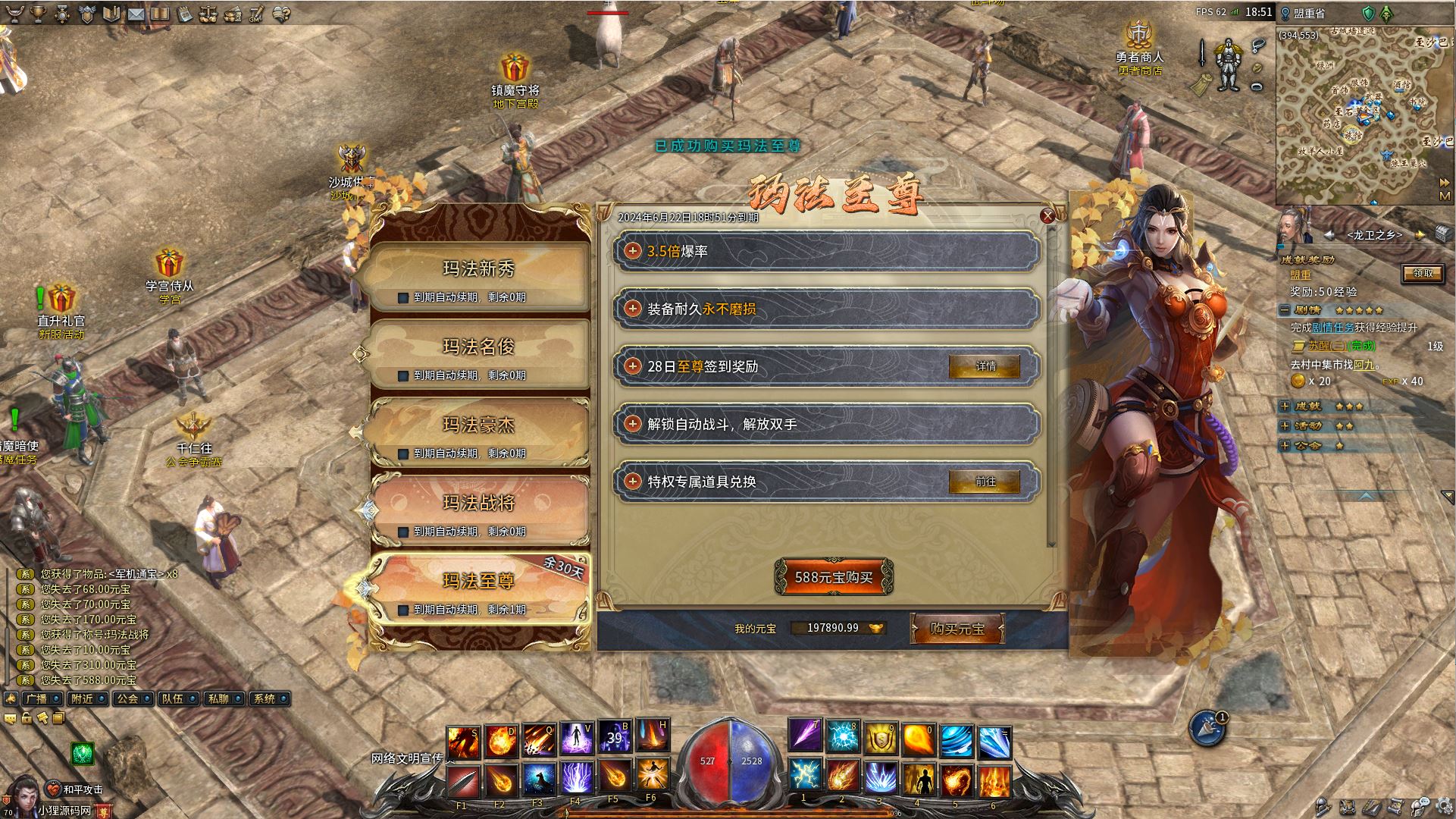Click 前往 for privilege item exchange
Viewport: 1456px width, 819px height.
985,482
